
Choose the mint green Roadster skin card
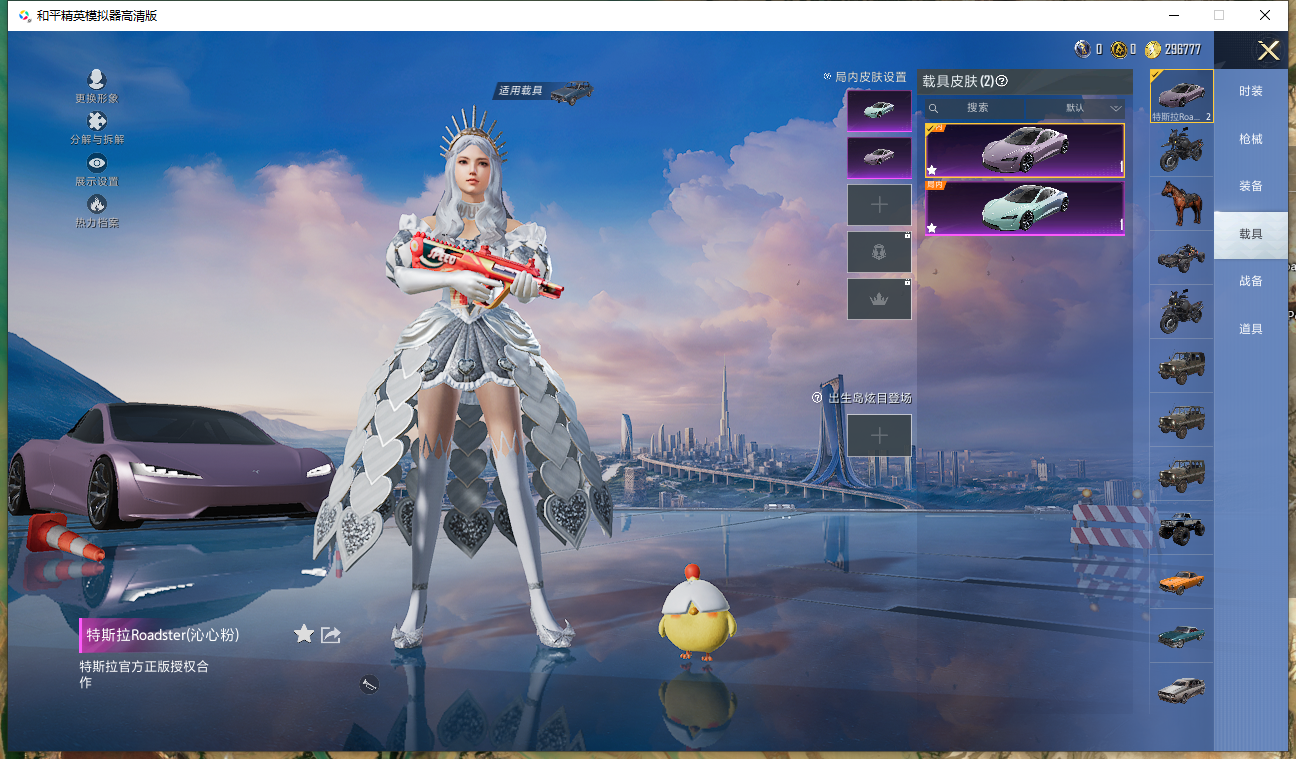1024,208
